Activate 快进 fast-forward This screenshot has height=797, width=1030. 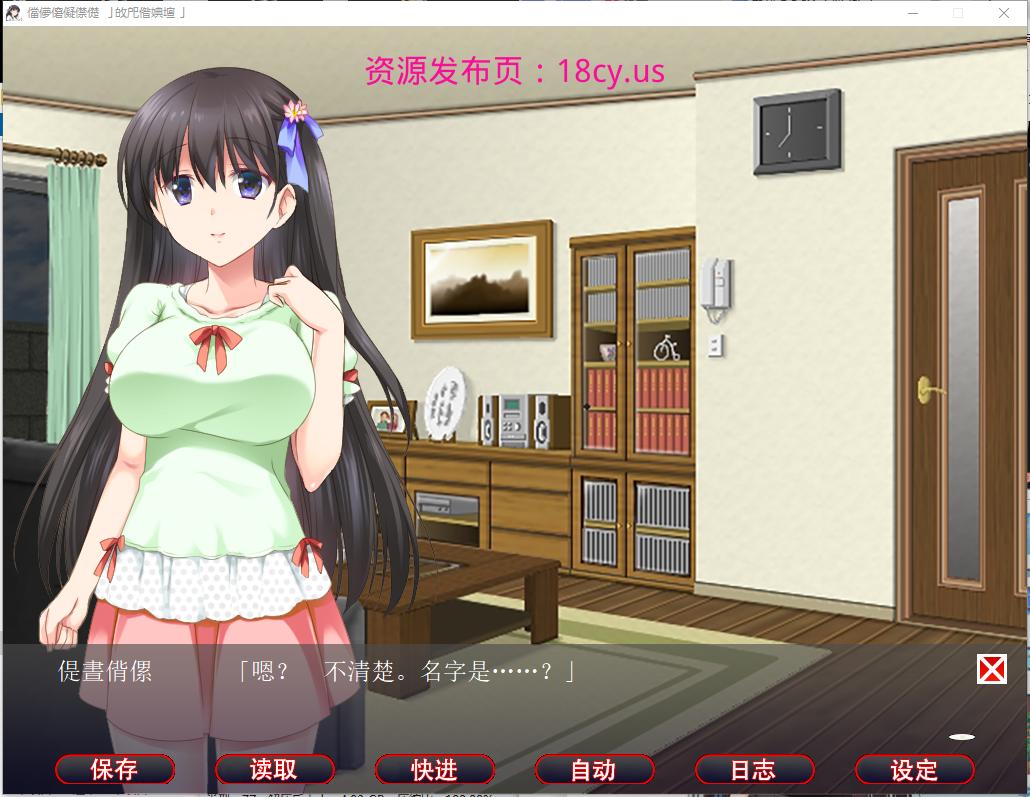434,769
